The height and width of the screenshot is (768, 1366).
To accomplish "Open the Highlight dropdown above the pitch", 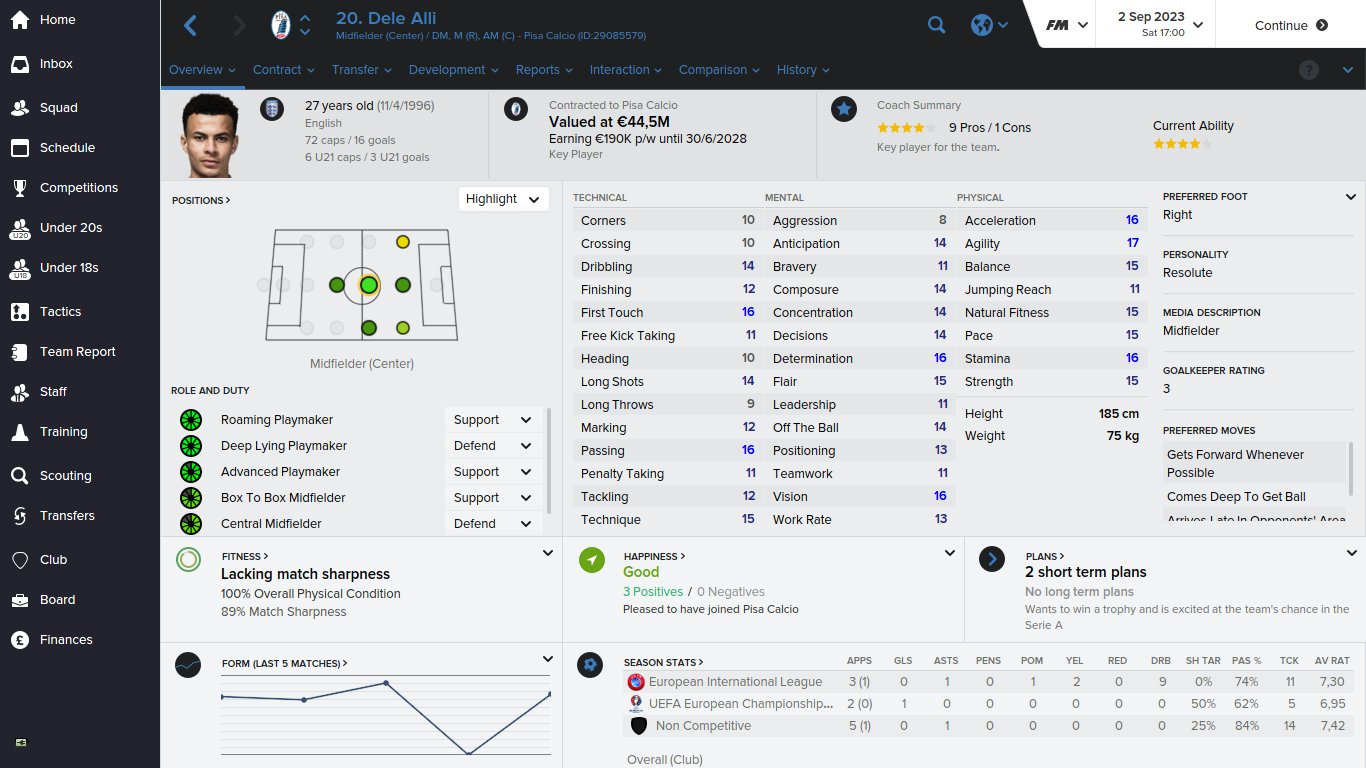I will coord(503,199).
